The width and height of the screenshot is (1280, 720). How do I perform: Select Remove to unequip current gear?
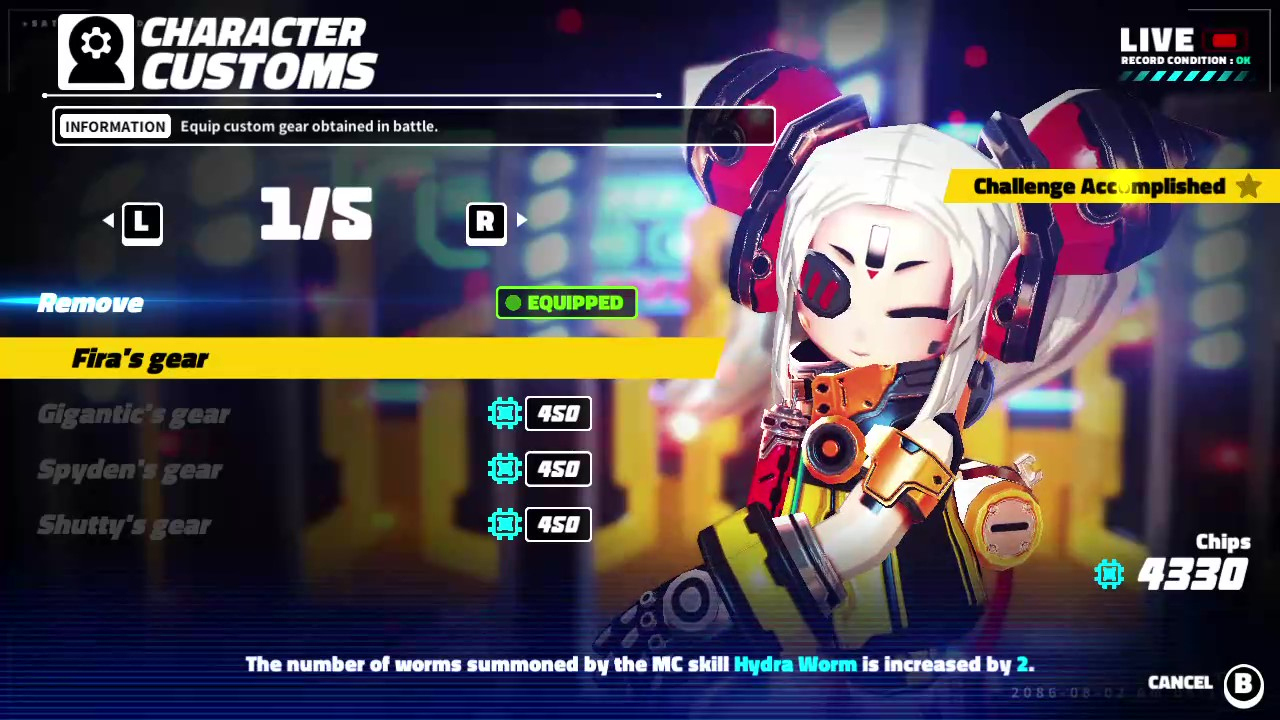(90, 303)
